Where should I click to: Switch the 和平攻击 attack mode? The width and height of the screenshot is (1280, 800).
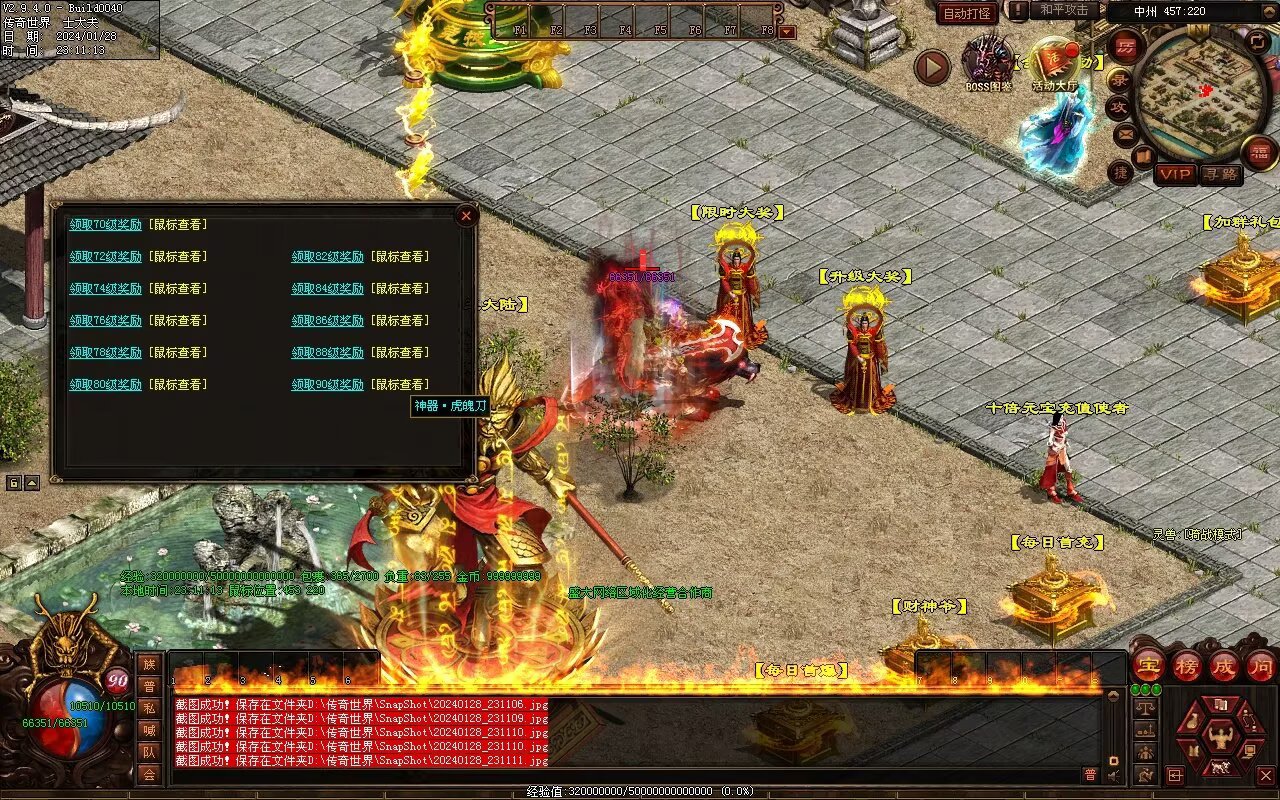1064,10
